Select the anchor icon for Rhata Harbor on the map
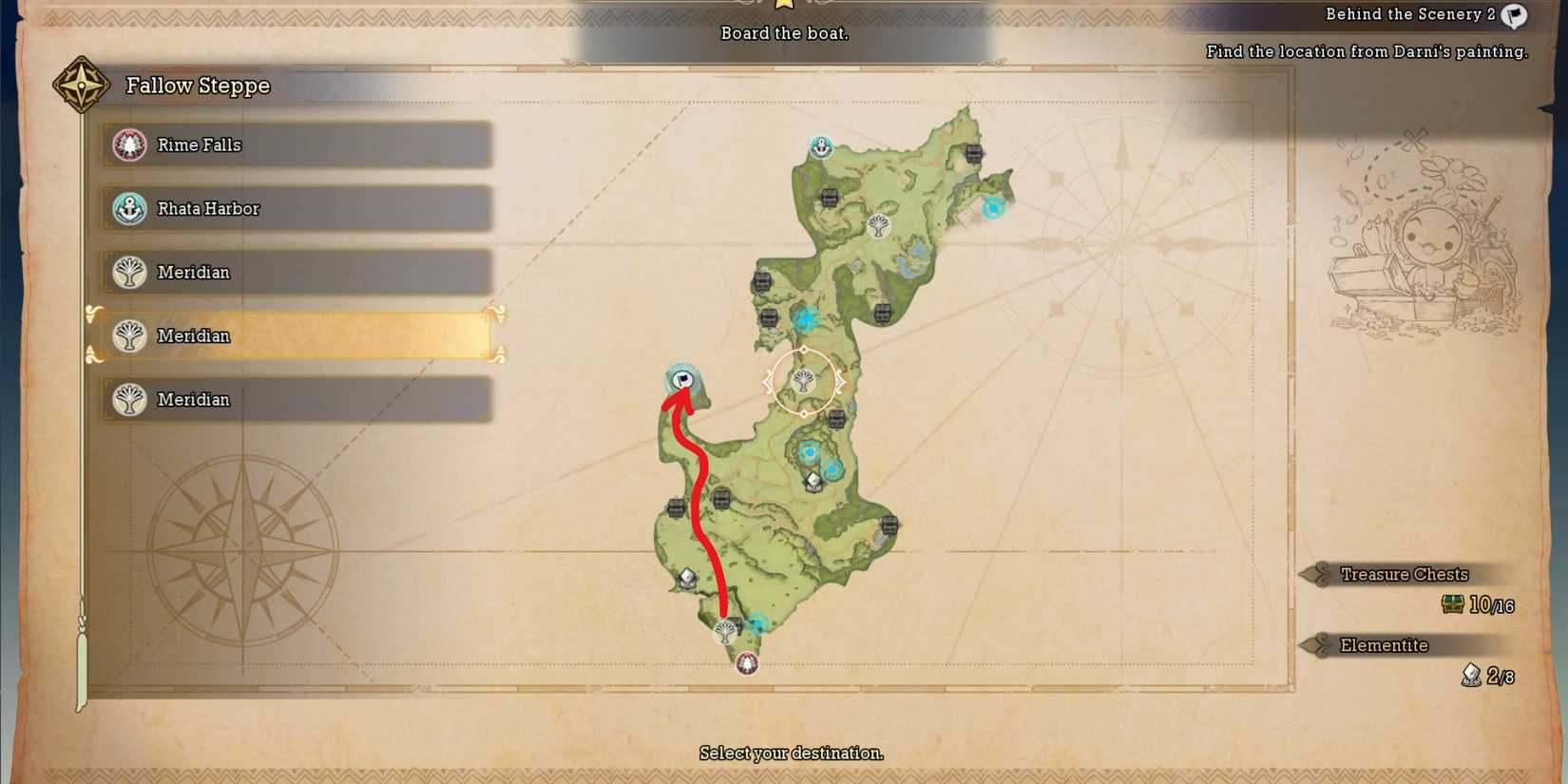1568x784 pixels. pos(819,147)
